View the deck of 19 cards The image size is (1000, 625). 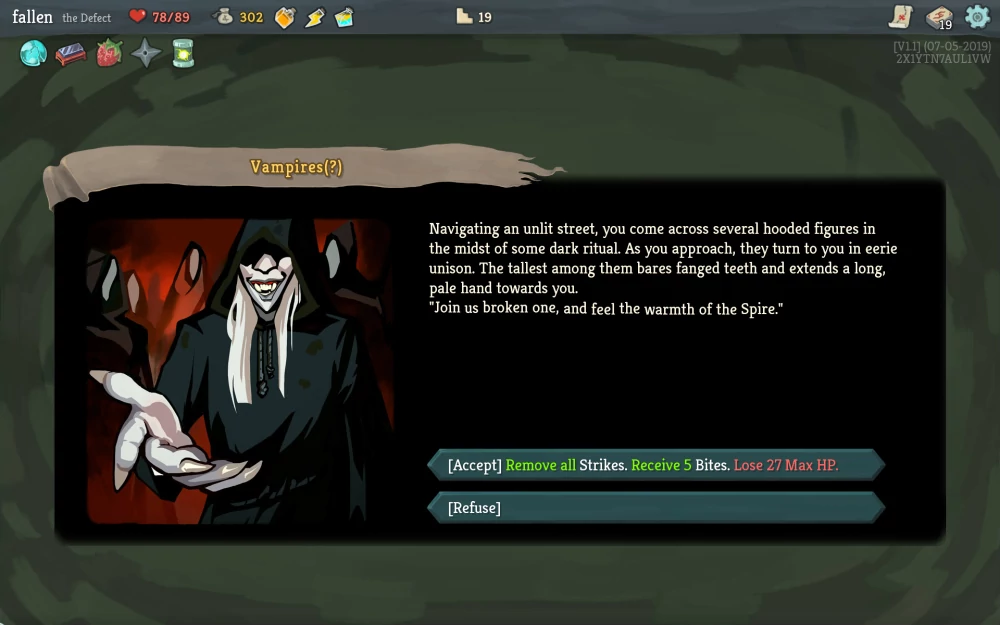click(939, 17)
